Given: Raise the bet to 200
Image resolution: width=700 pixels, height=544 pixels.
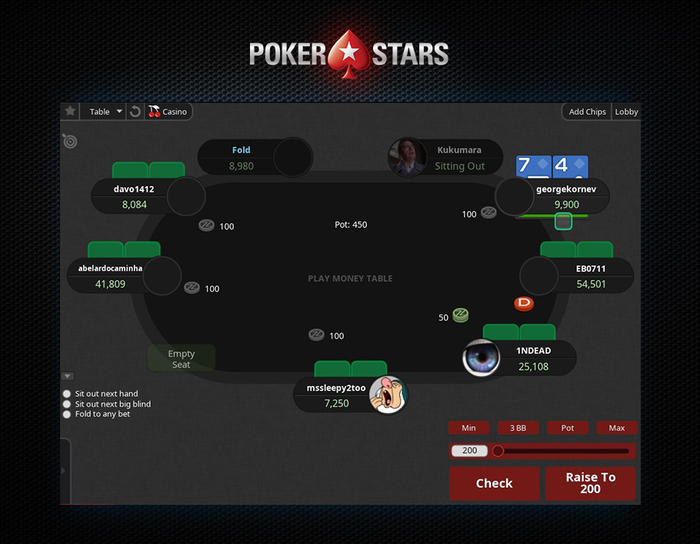Looking at the screenshot, I should 590,483.
